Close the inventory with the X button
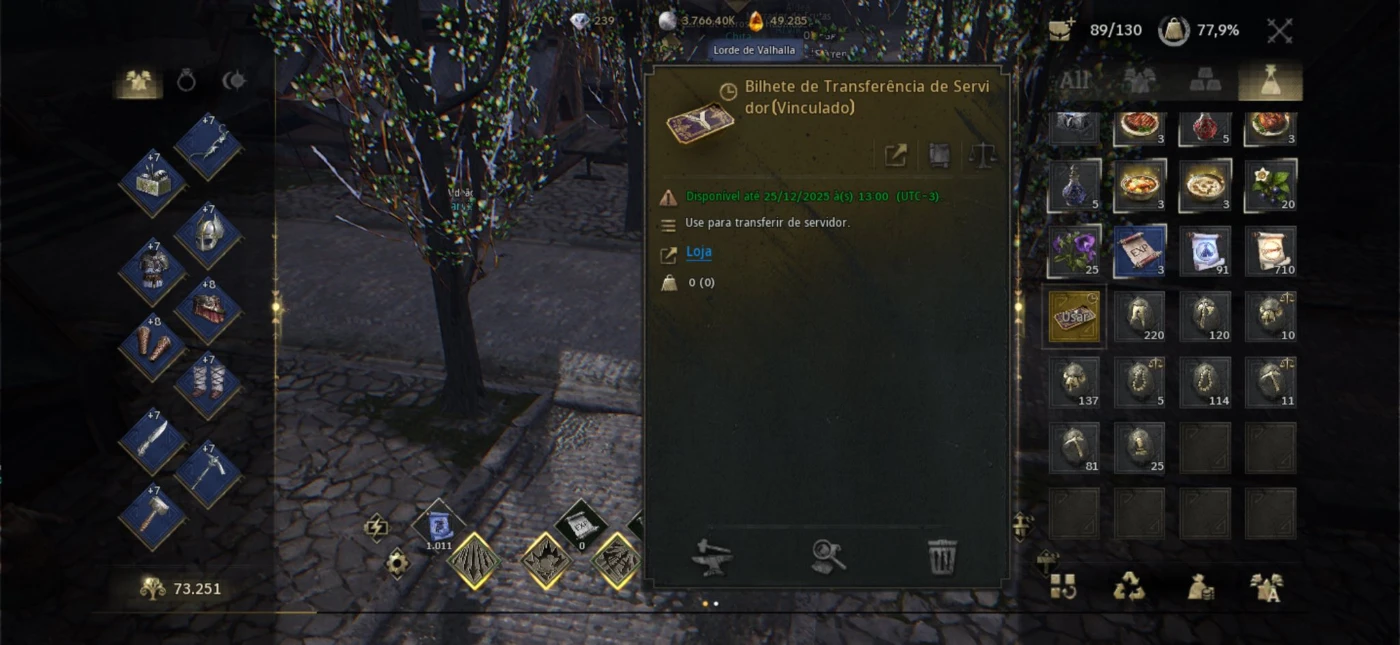The image size is (1400, 645). click(x=1280, y=30)
